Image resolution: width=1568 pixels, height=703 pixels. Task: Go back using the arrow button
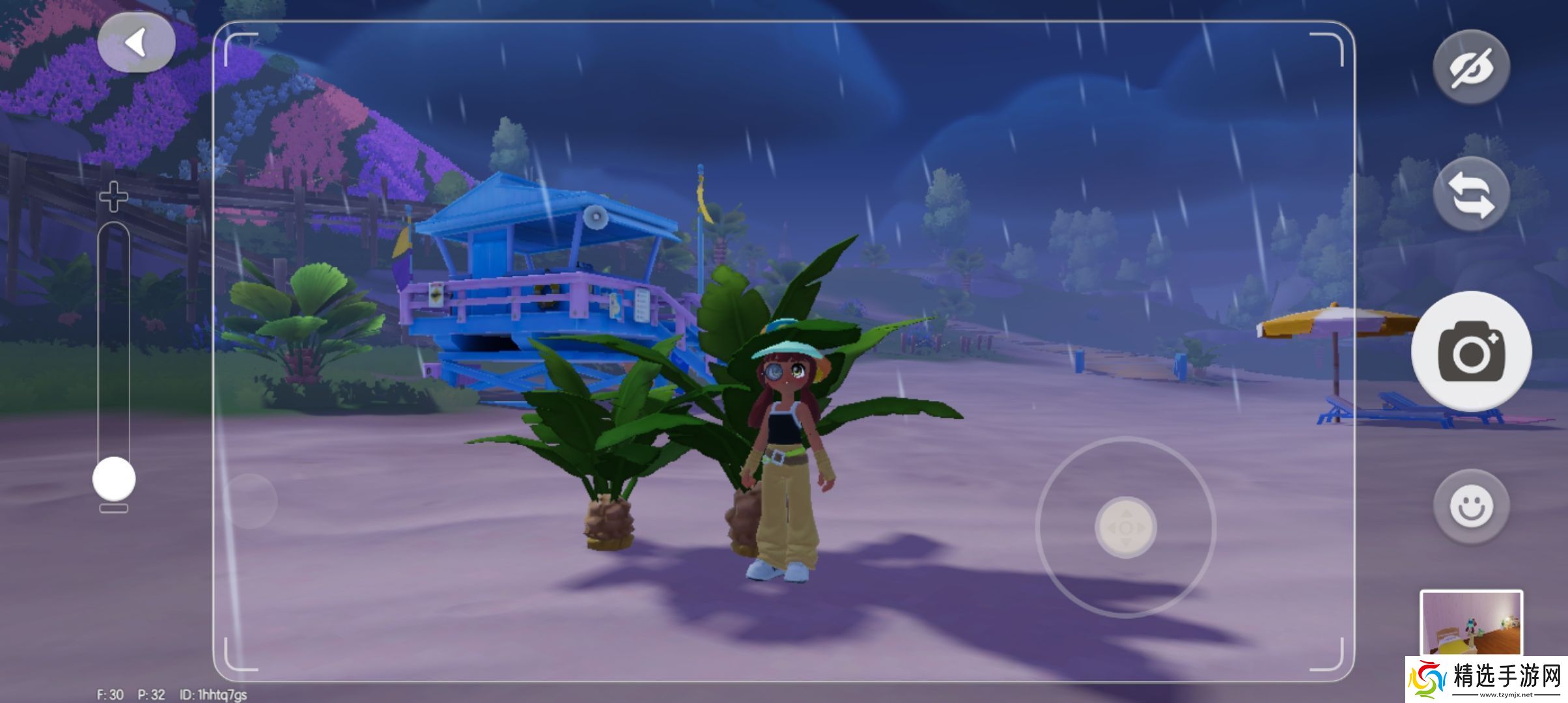click(136, 44)
